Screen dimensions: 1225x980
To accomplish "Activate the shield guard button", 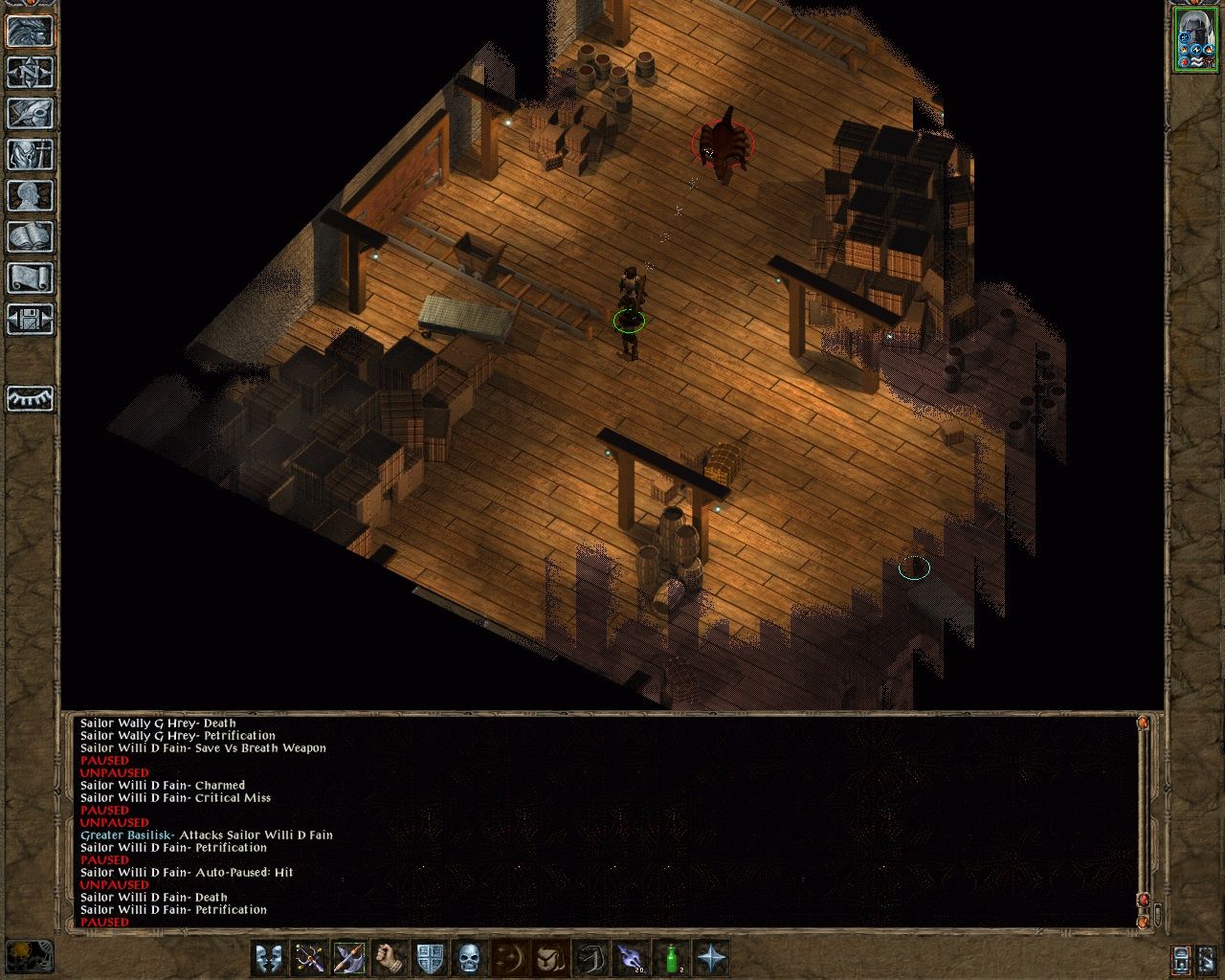I will click(430, 957).
